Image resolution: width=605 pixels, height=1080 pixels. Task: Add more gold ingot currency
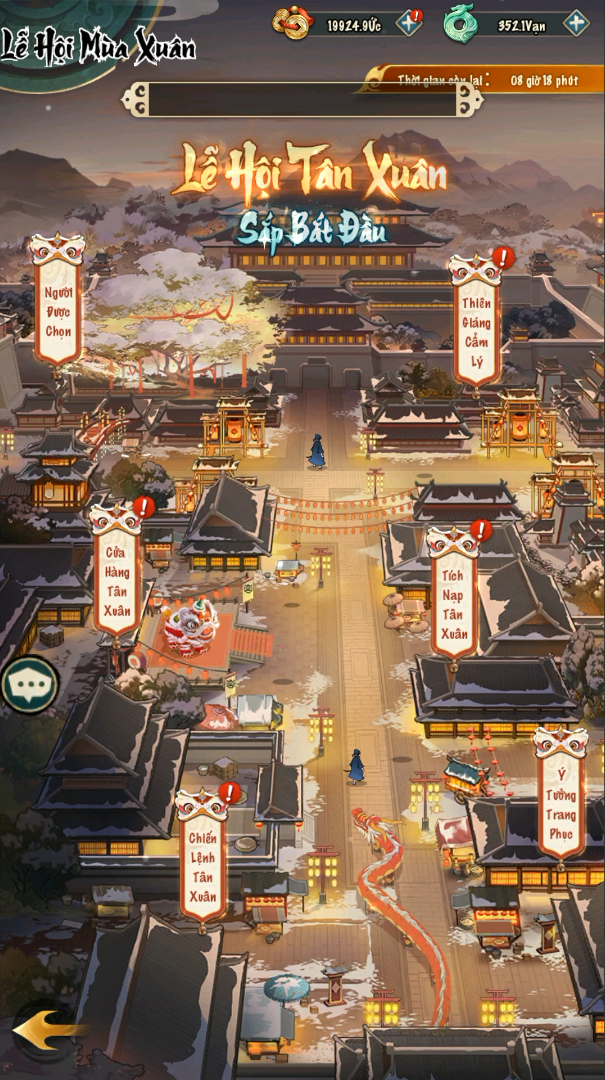[409, 24]
